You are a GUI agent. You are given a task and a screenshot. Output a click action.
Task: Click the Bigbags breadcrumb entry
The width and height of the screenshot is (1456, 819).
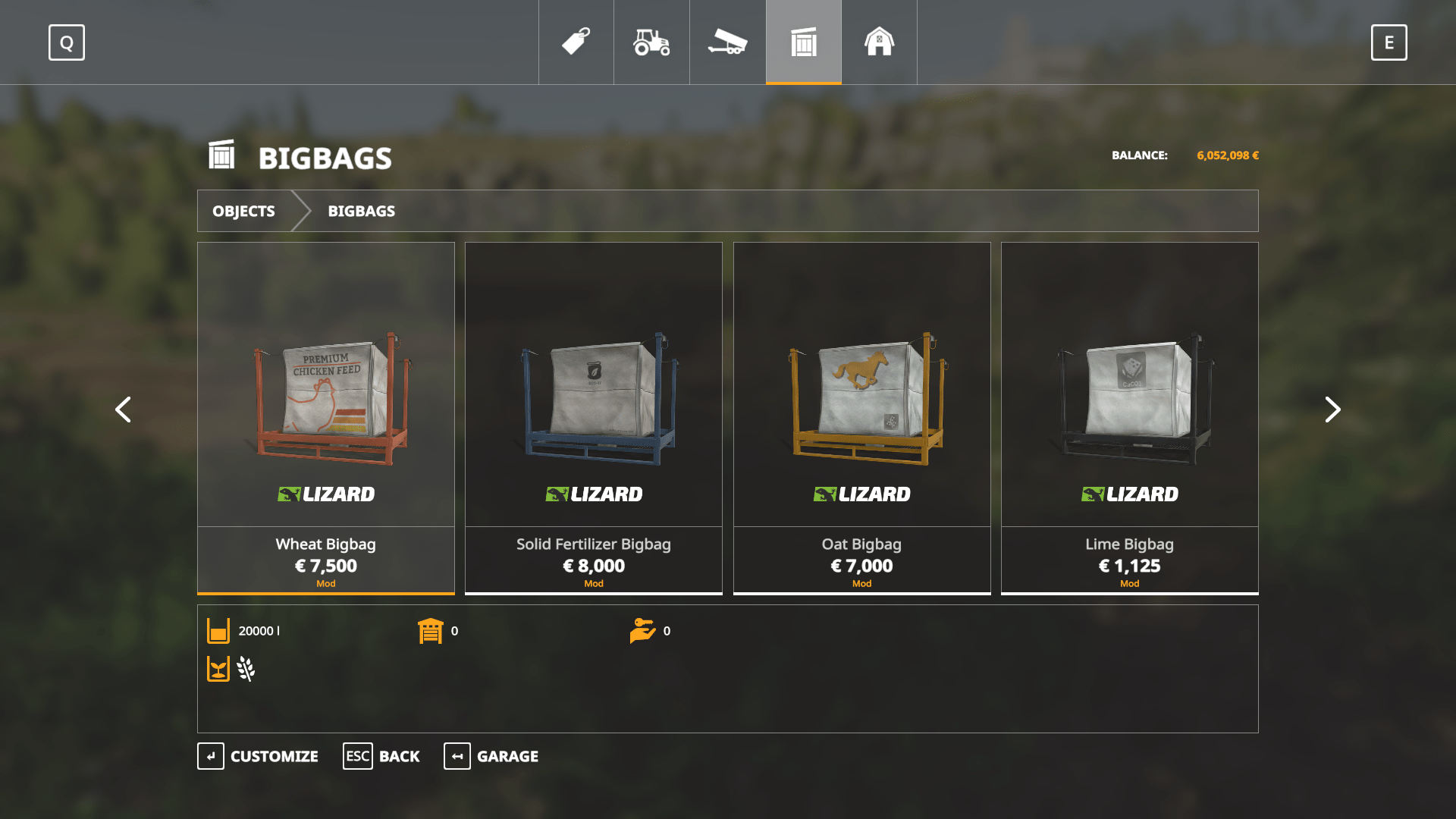click(x=361, y=211)
